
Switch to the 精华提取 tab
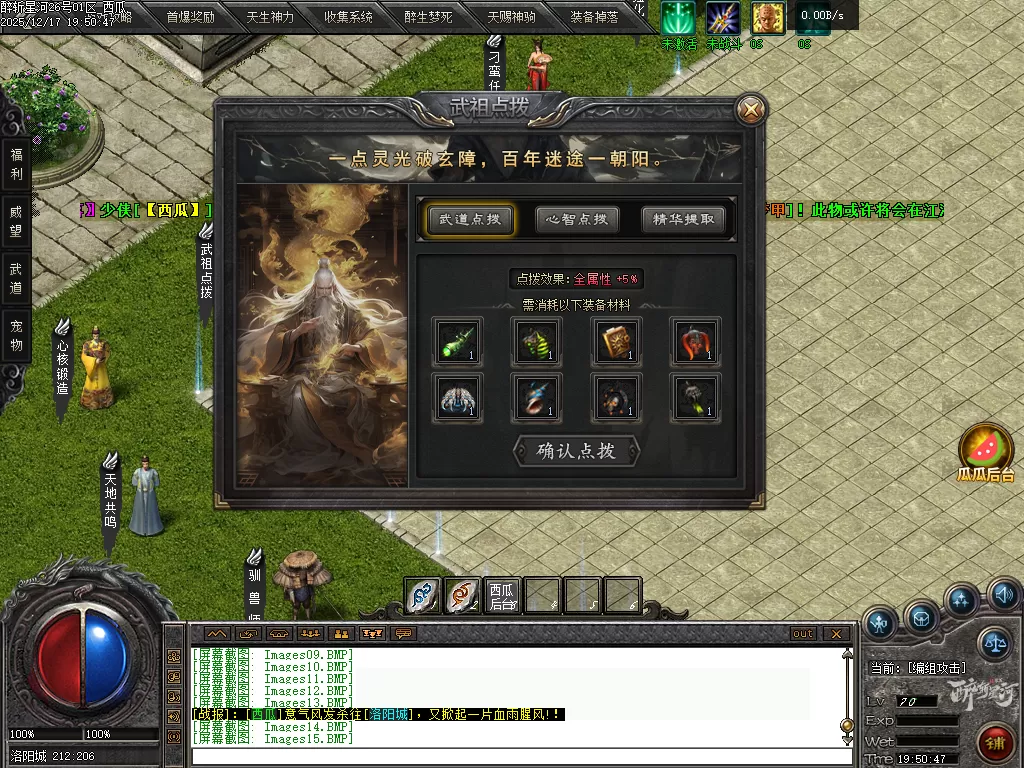point(684,220)
